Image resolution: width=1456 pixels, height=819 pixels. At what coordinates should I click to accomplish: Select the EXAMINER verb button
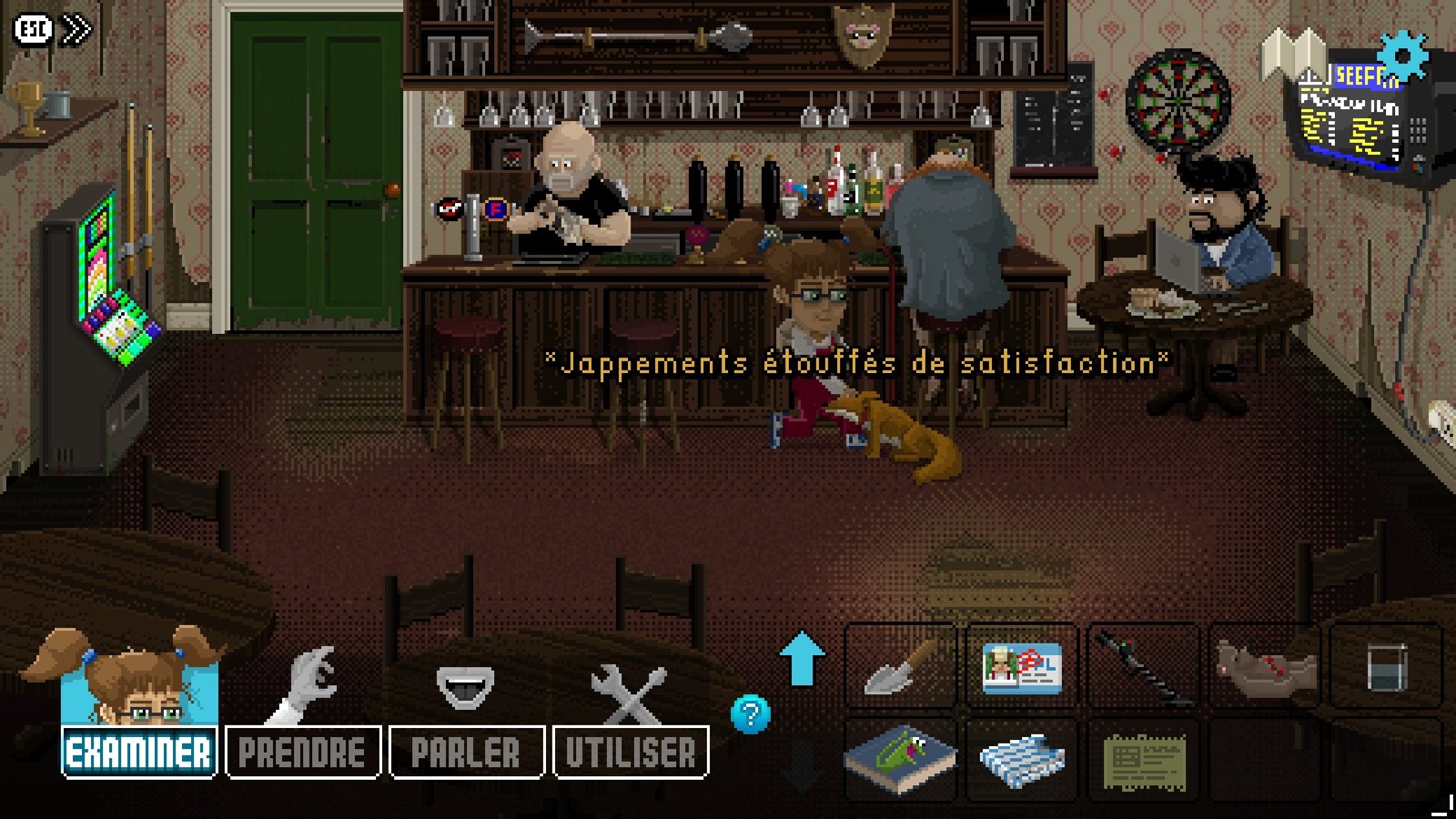(x=138, y=753)
